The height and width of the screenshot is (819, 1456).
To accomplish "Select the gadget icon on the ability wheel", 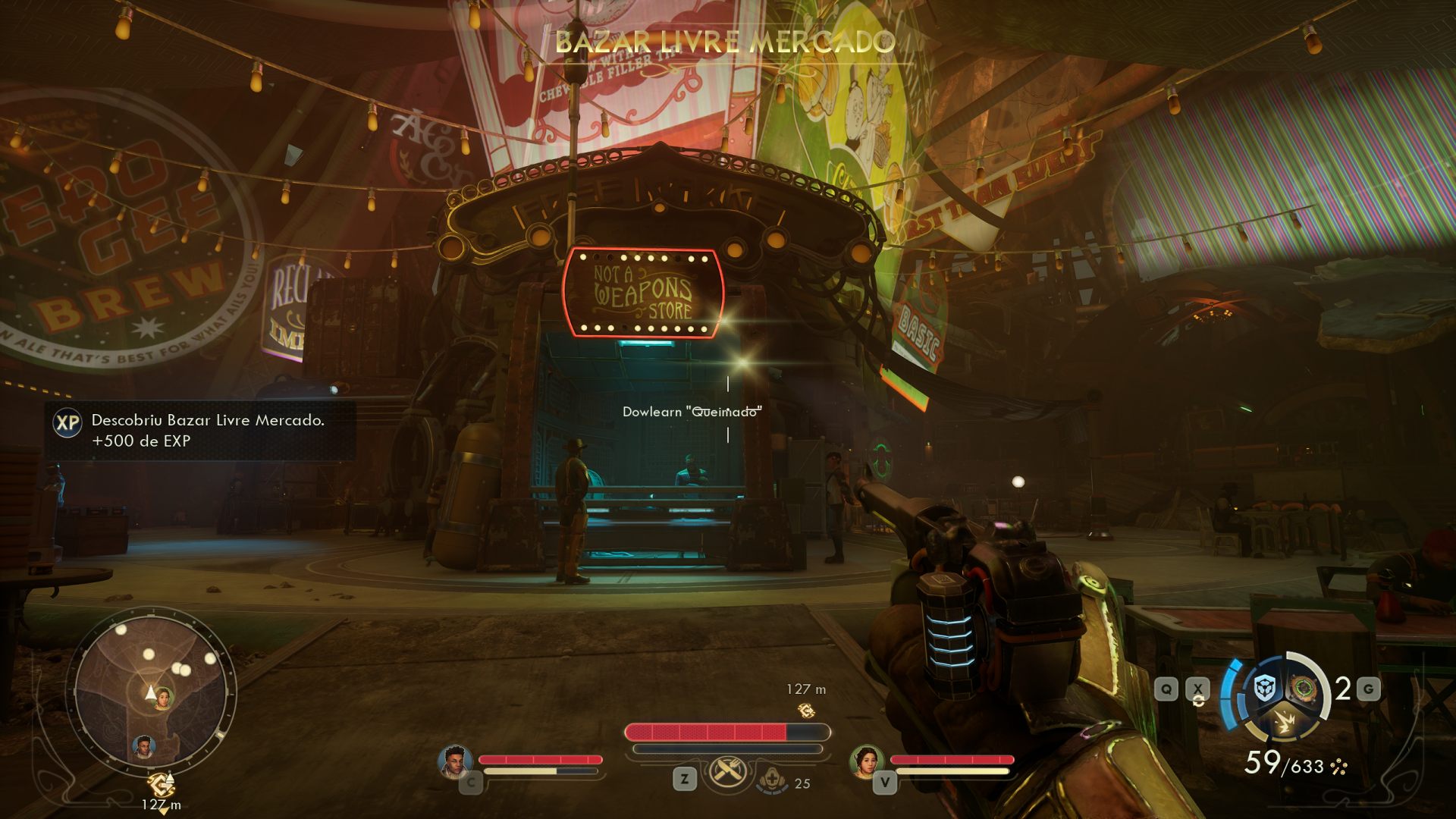I will 1303,688.
